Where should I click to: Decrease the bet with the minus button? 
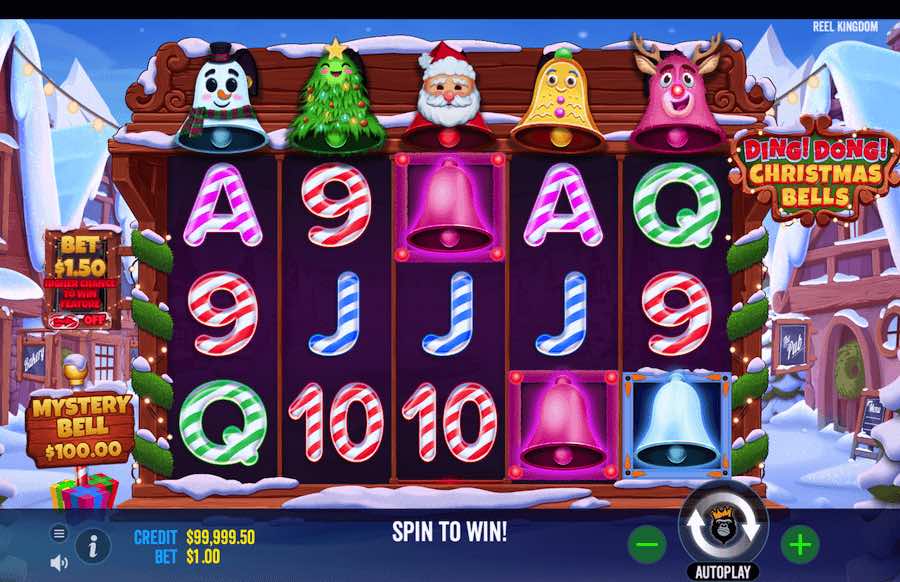647,545
